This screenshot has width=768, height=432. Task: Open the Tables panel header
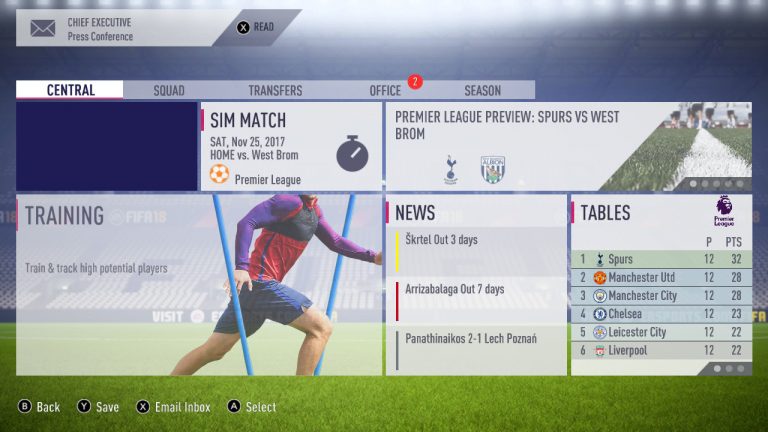pyautogui.click(x=661, y=212)
